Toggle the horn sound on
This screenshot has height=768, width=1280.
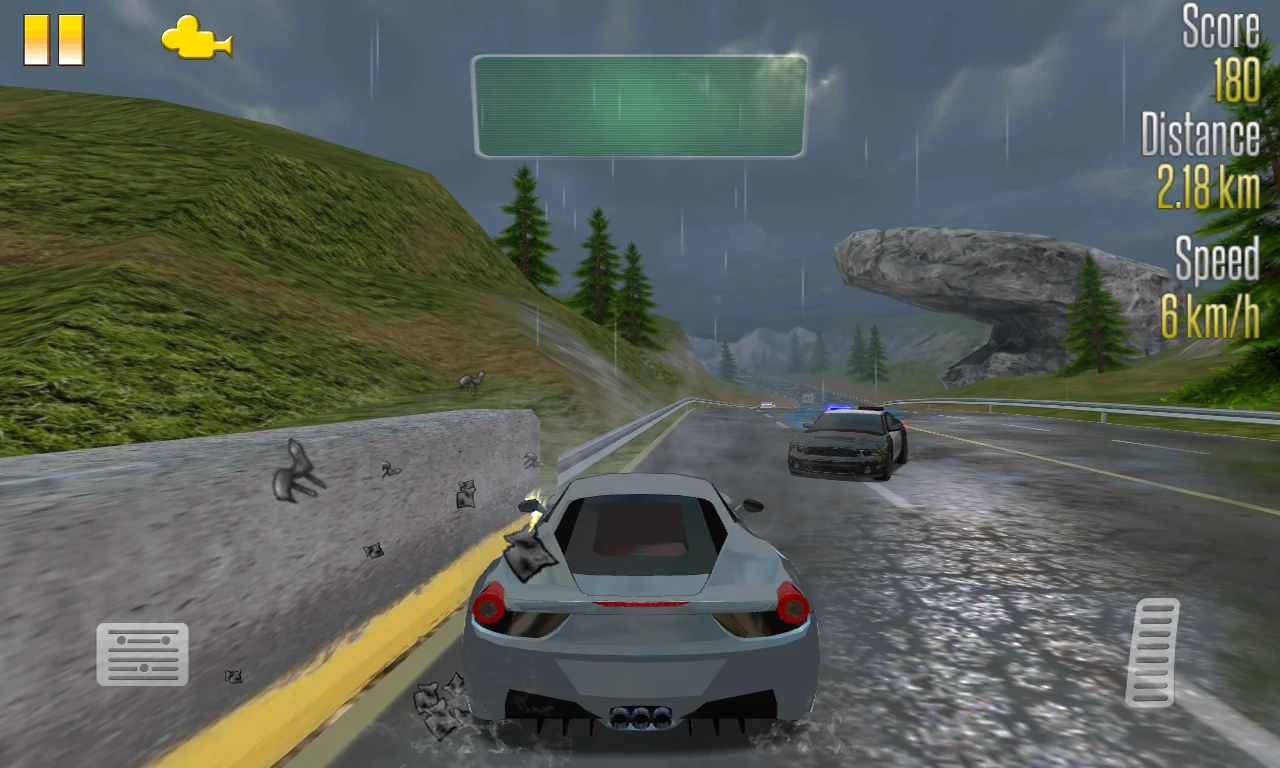[x=196, y=41]
